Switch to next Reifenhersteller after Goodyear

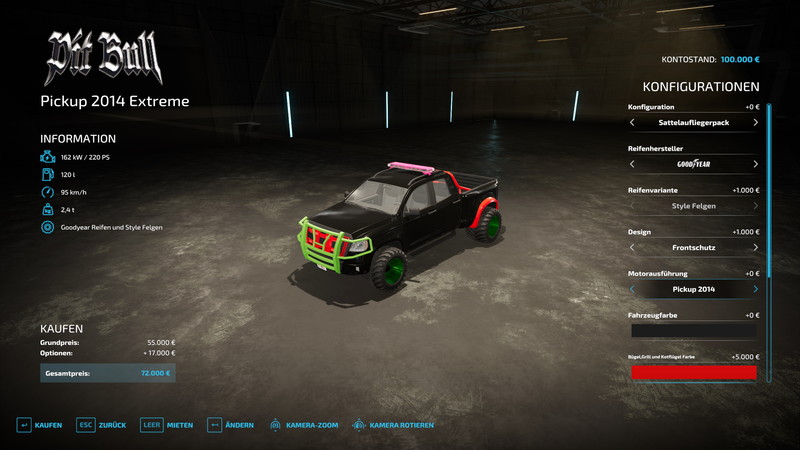(x=755, y=164)
